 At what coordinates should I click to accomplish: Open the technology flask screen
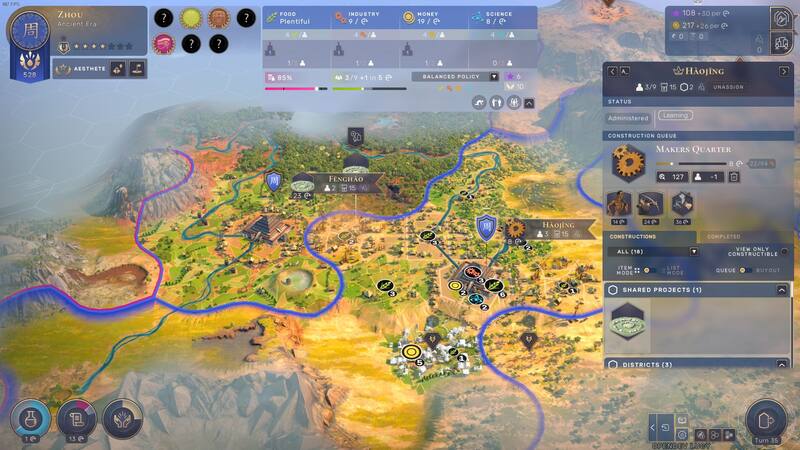click(x=30, y=421)
